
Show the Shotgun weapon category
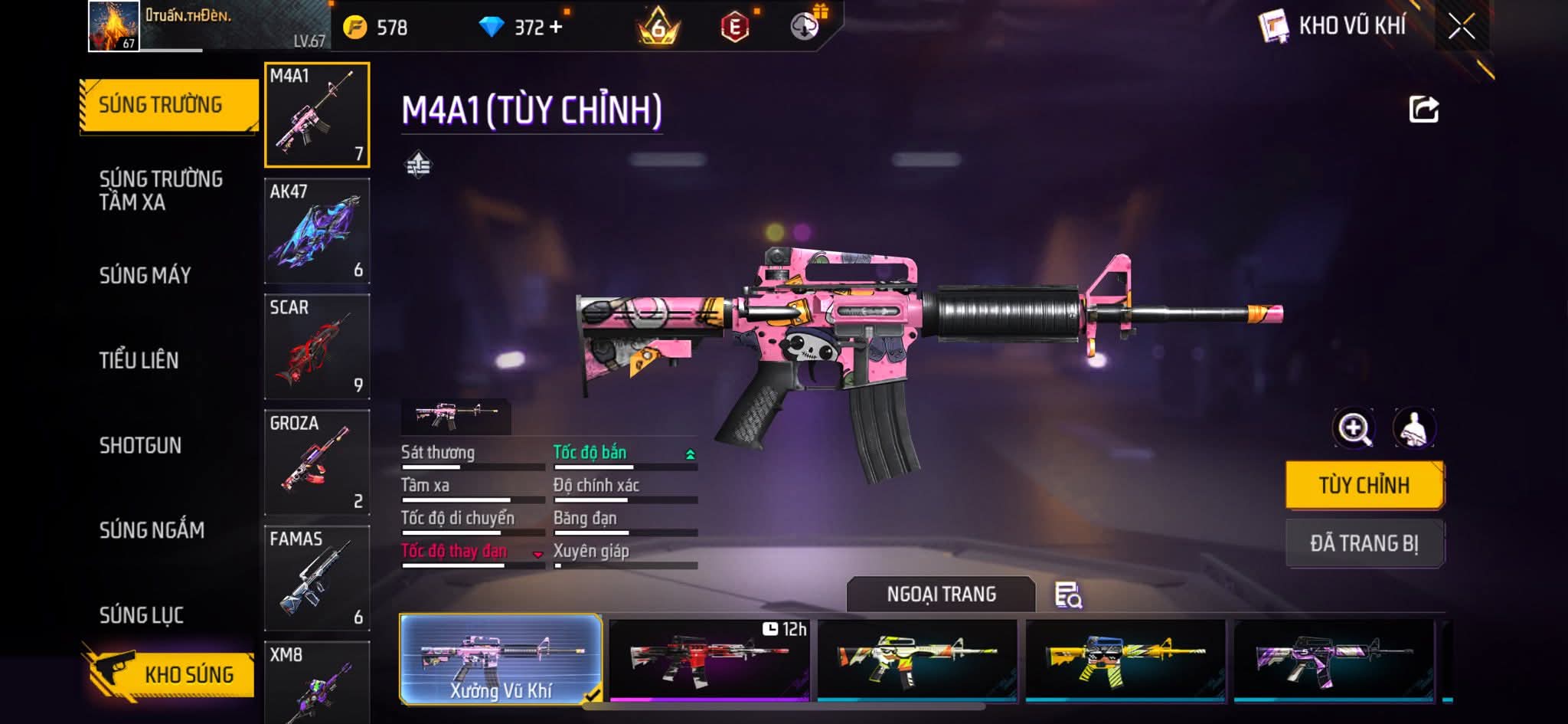click(x=140, y=445)
